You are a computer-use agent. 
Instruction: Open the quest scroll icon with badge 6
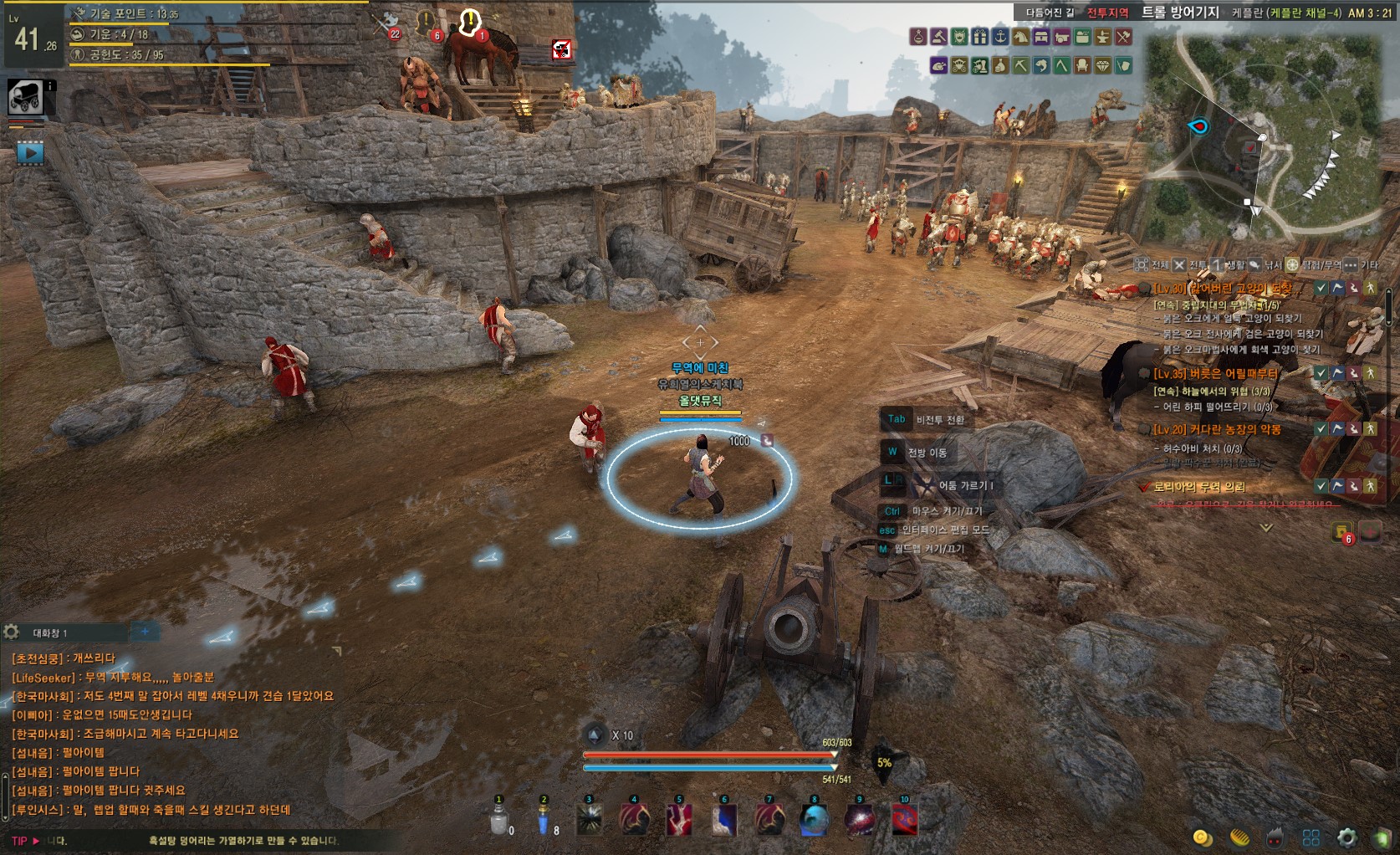click(1342, 533)
